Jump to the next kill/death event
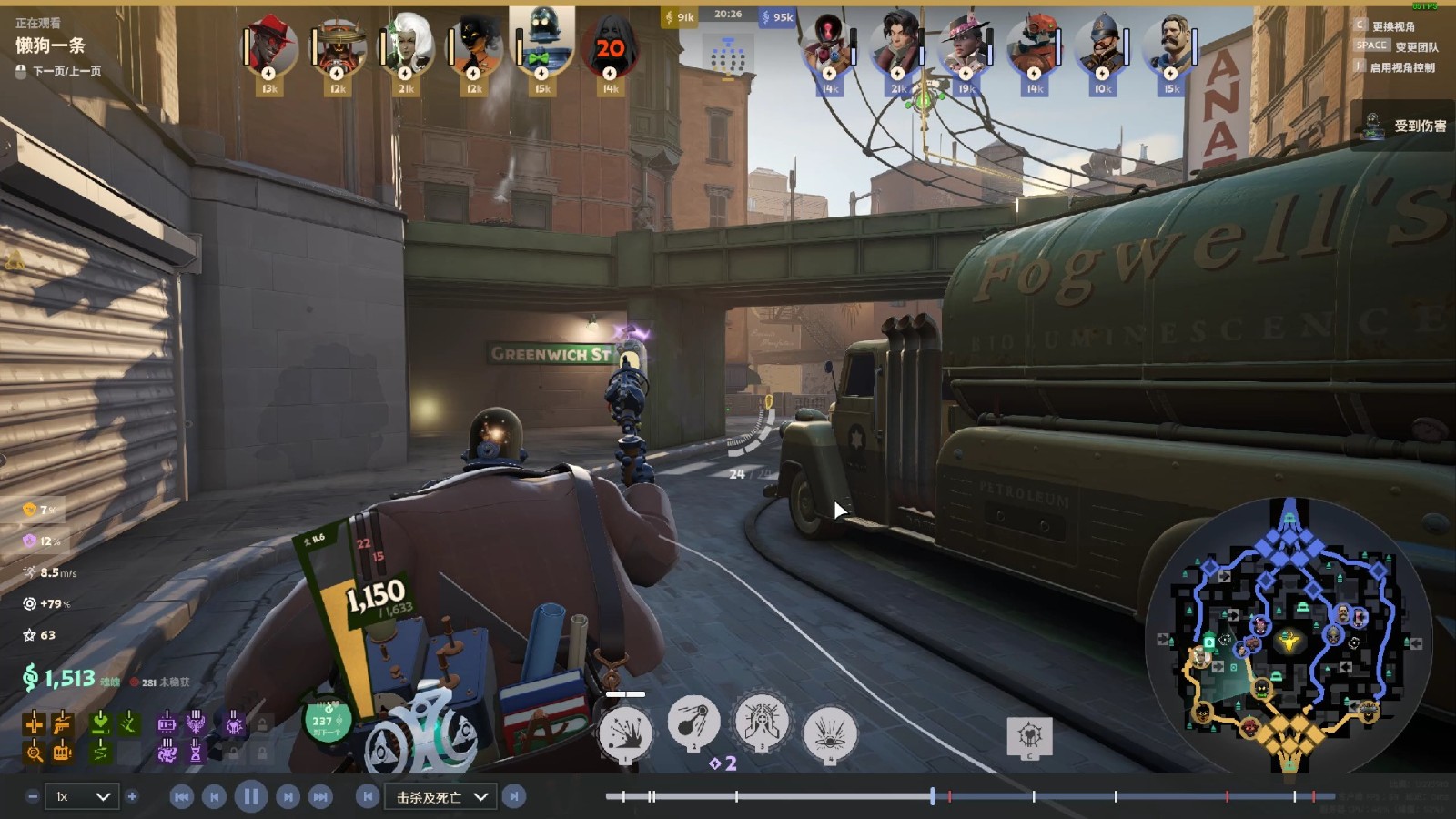 (514, 797)
